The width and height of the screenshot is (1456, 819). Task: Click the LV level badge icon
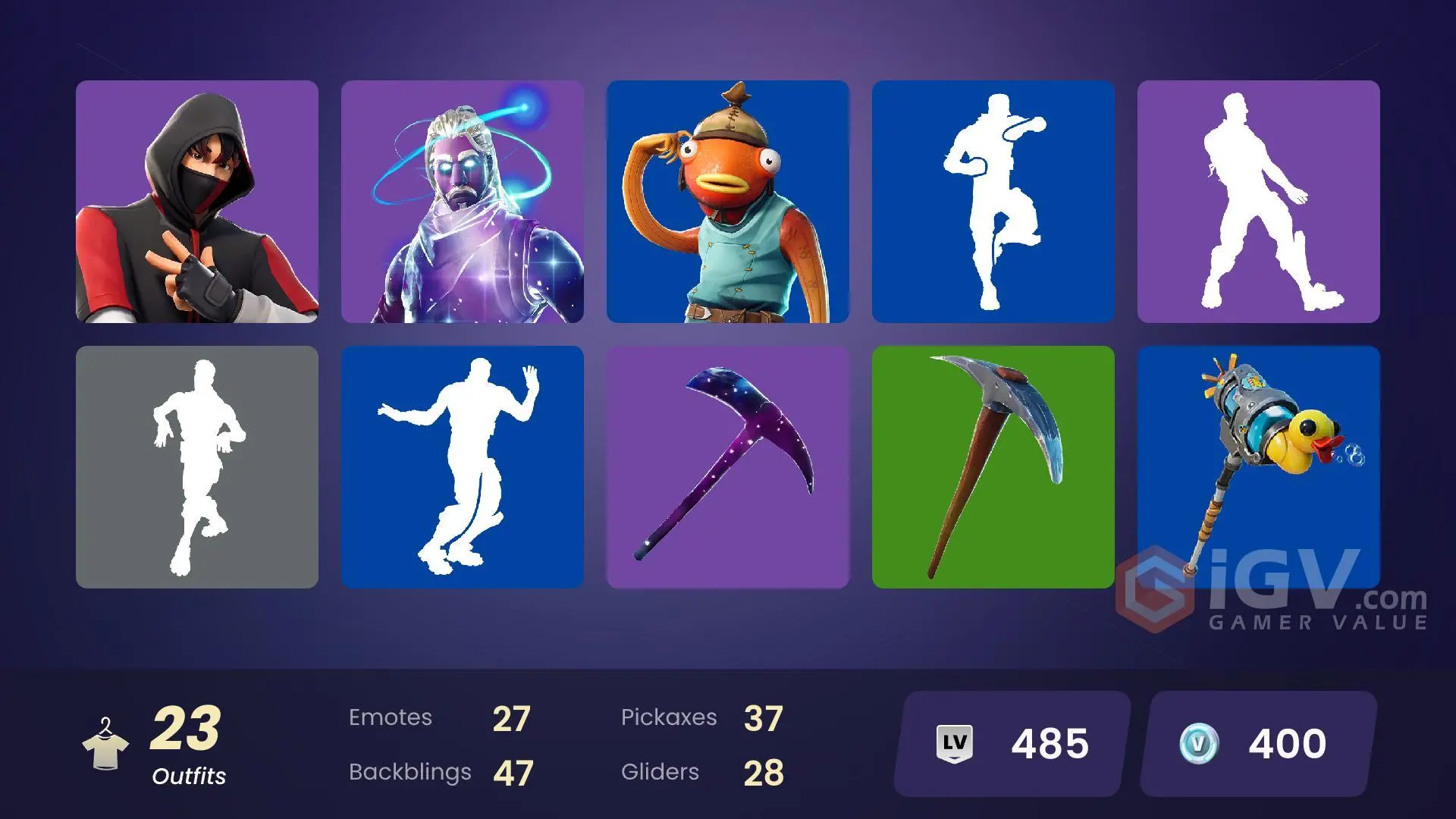click(x=957, y=743)
